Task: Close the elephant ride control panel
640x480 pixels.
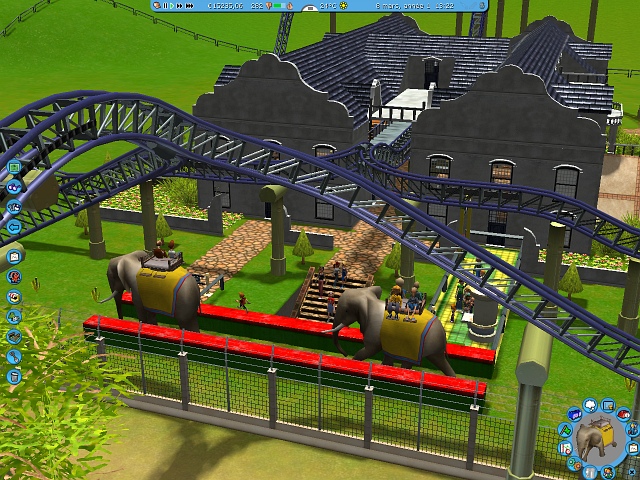Action: pyautogui.click(x=632, y=472)
